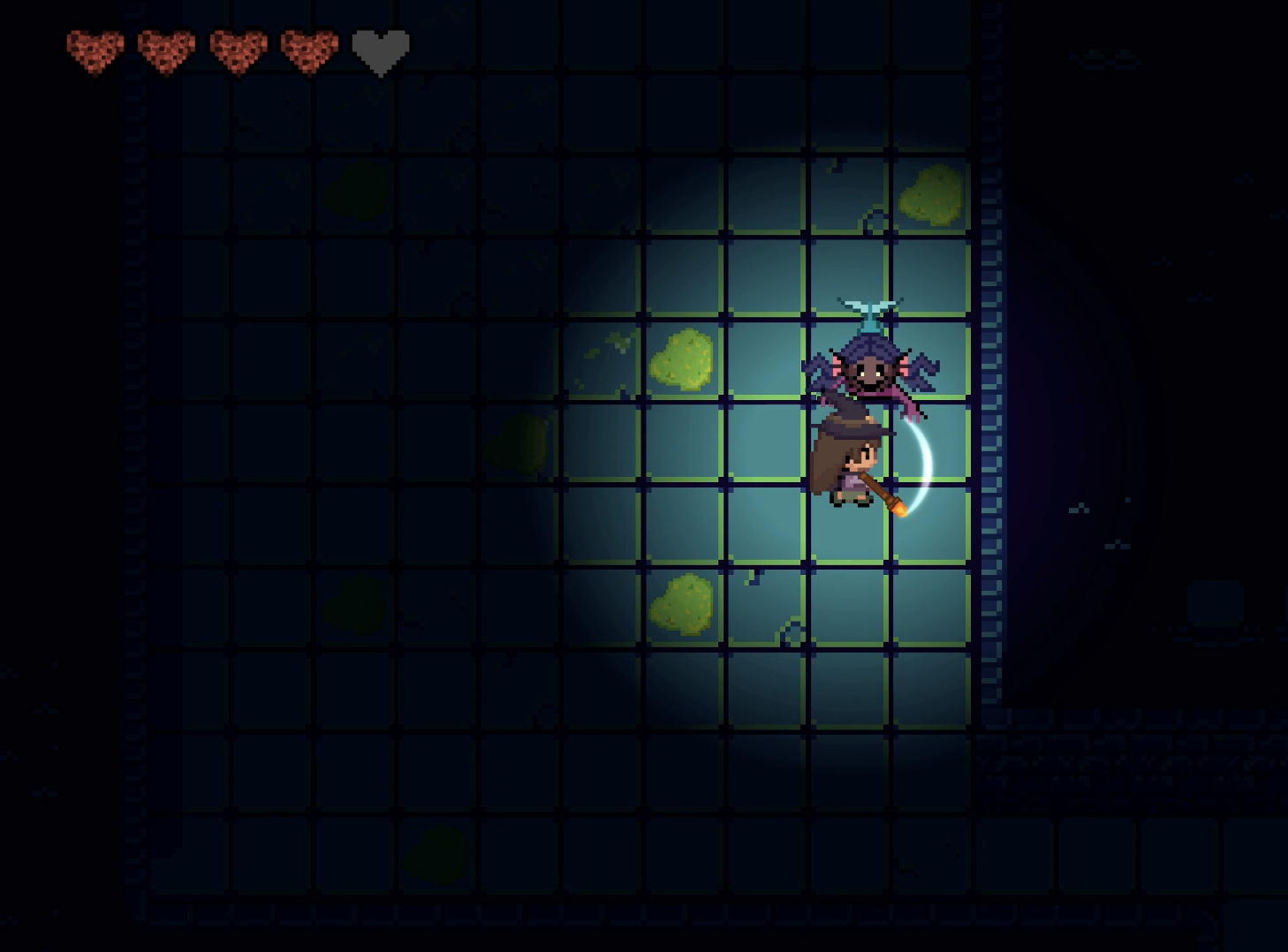This screenshot has width=1288, height=952.
Task: Click the third red heart icon
Action: coord(239,49)
